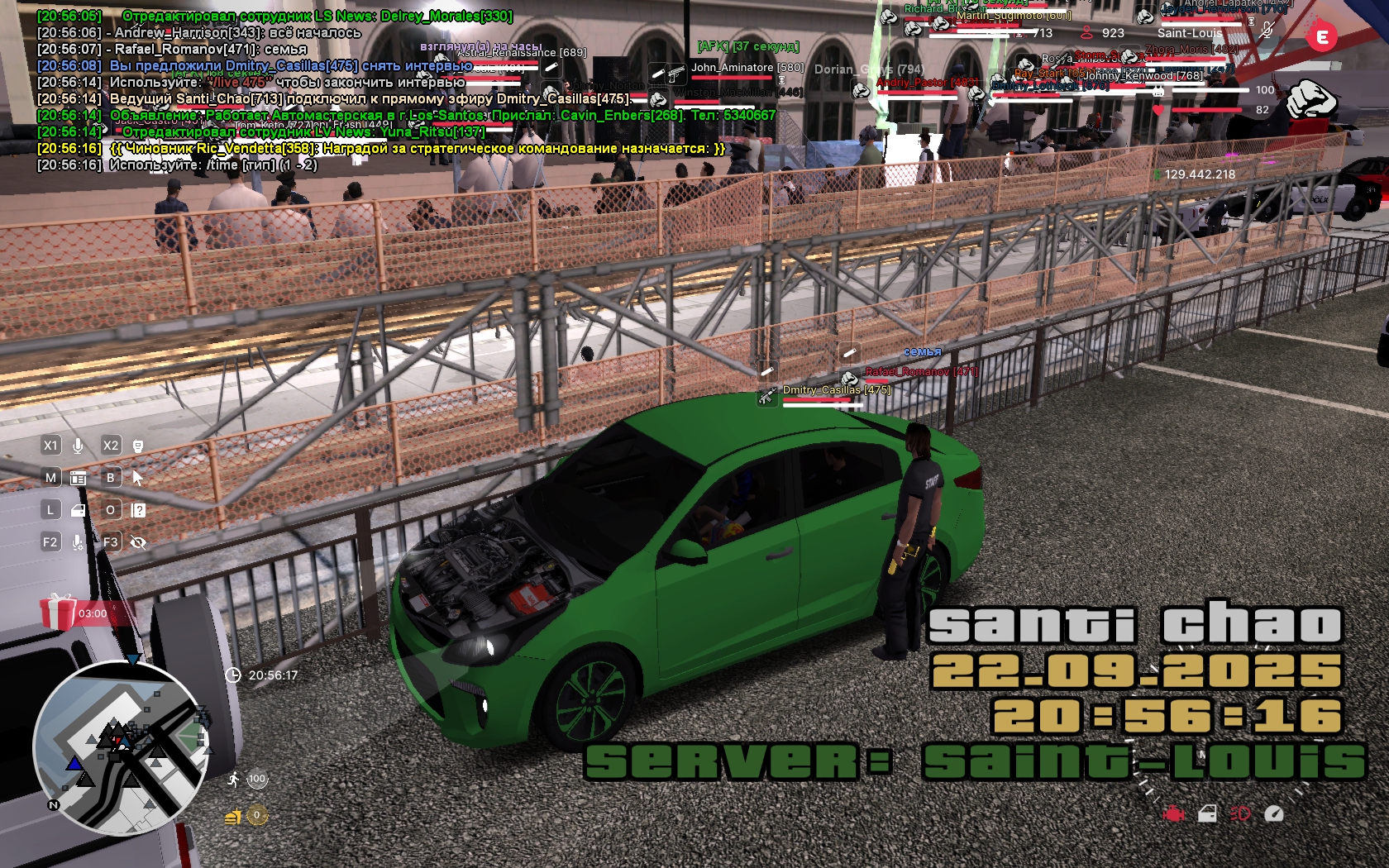This screenshot has height=868, width=1389.
Task: Click the speedometer gauge icon
Action: pyautogui.click(x=1274, y=814)
